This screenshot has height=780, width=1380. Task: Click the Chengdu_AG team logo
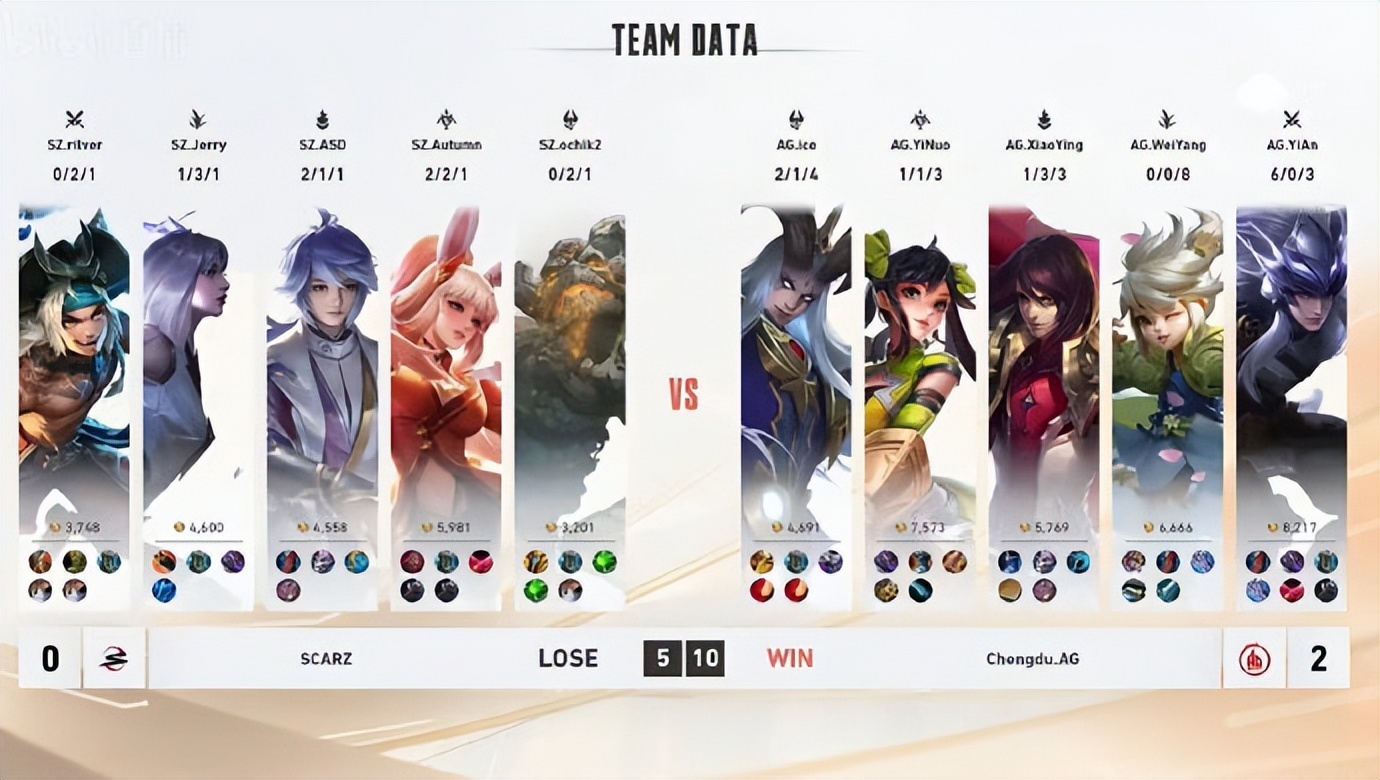tap(1253, 658)
